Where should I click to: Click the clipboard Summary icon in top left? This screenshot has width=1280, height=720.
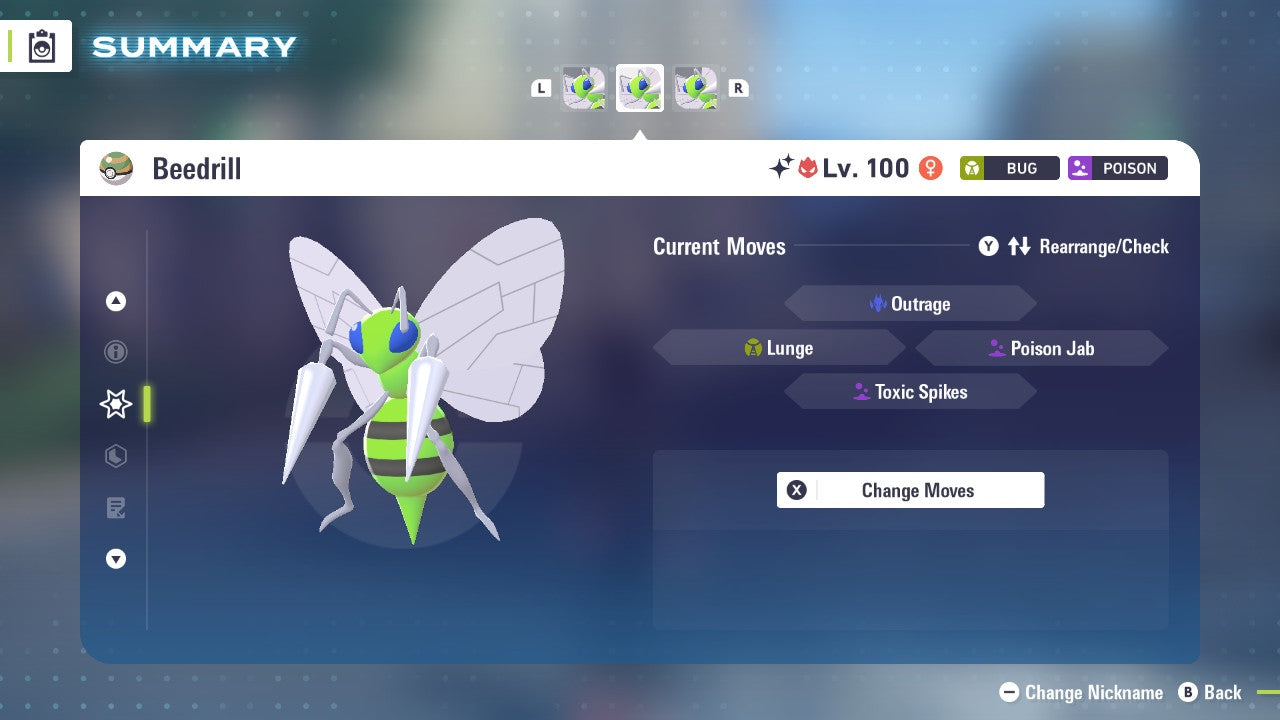[x=42, y=45]
